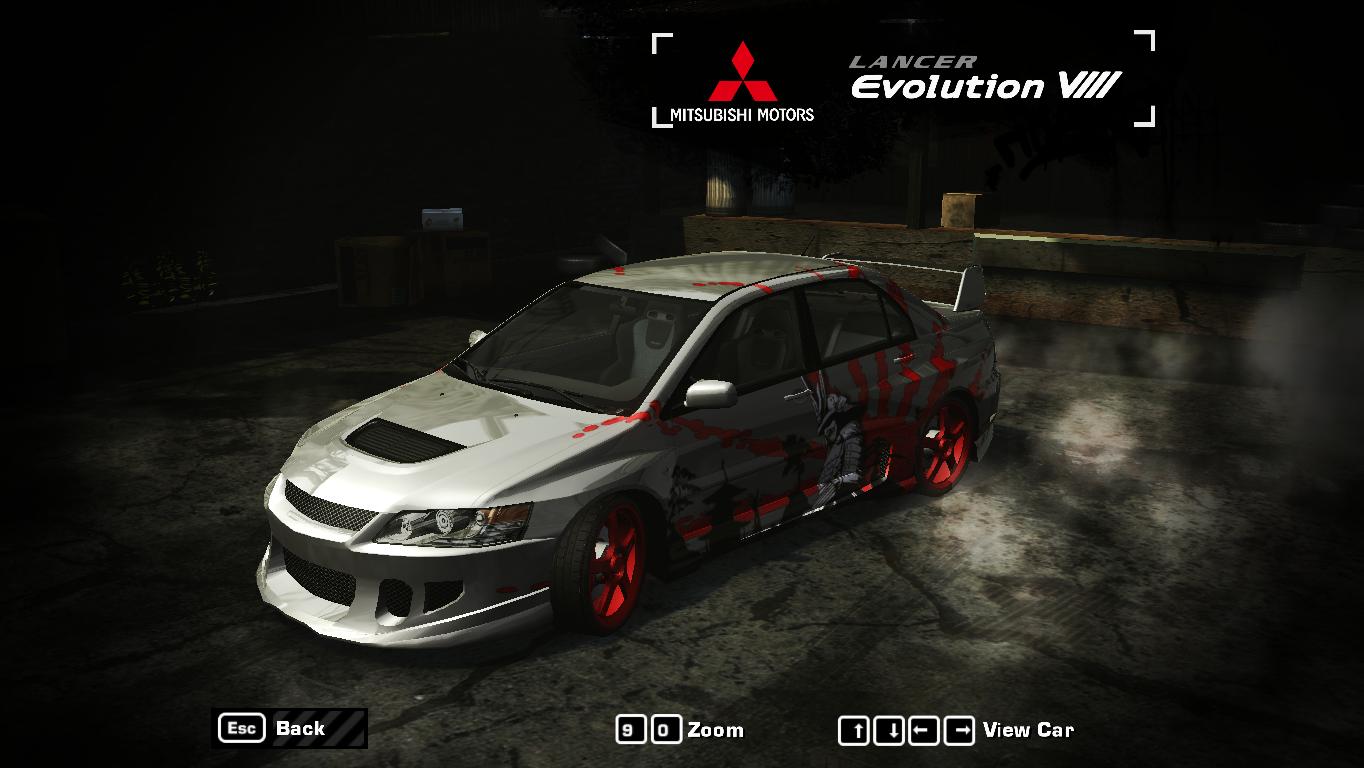Click the Lancer Evolution VIII title text

point(985,78)
